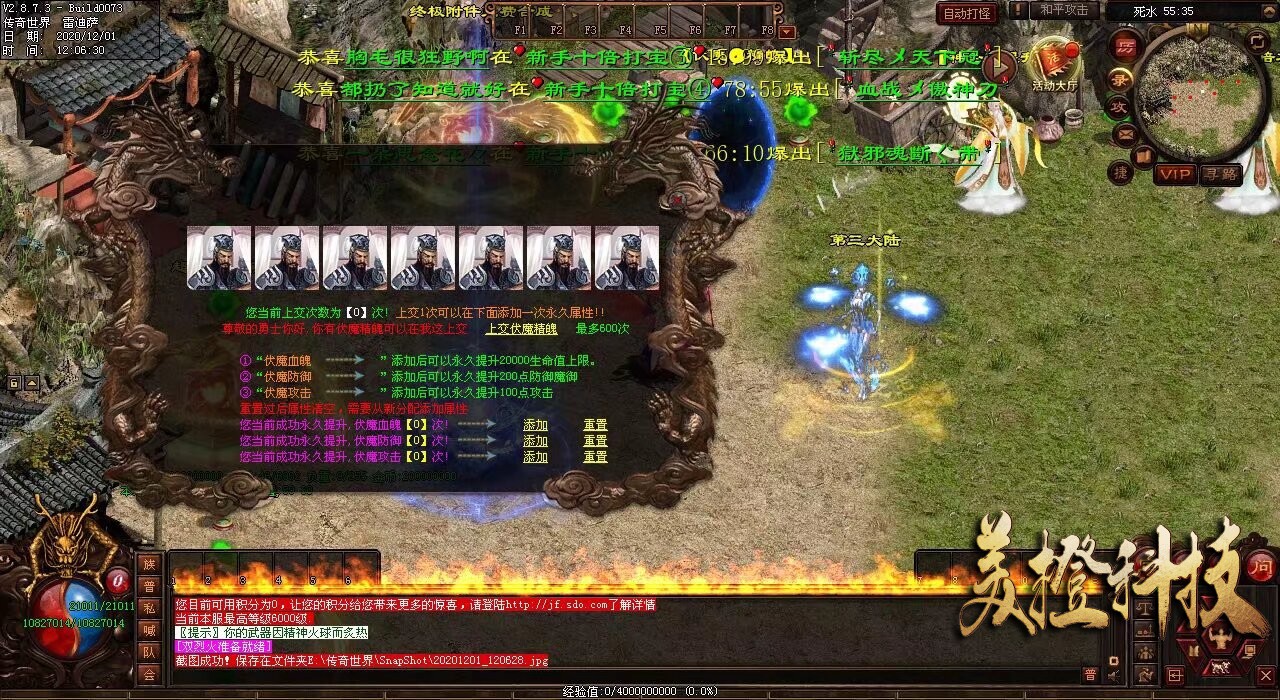Select the 族 clan chat channel
This screenshot has height=700, width=1280.
(149, 564)
